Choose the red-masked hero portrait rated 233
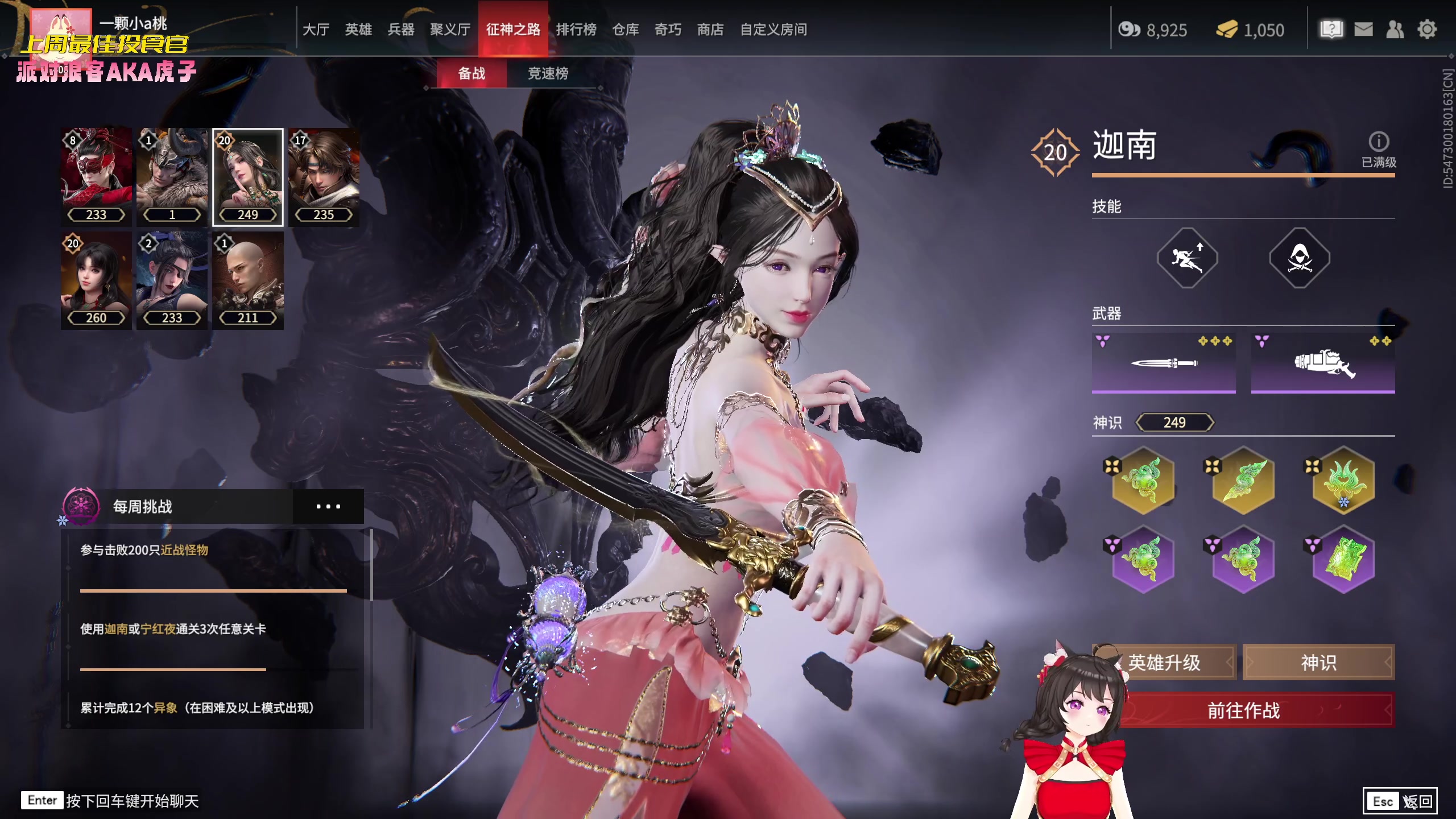 click(x=96, y=176)
